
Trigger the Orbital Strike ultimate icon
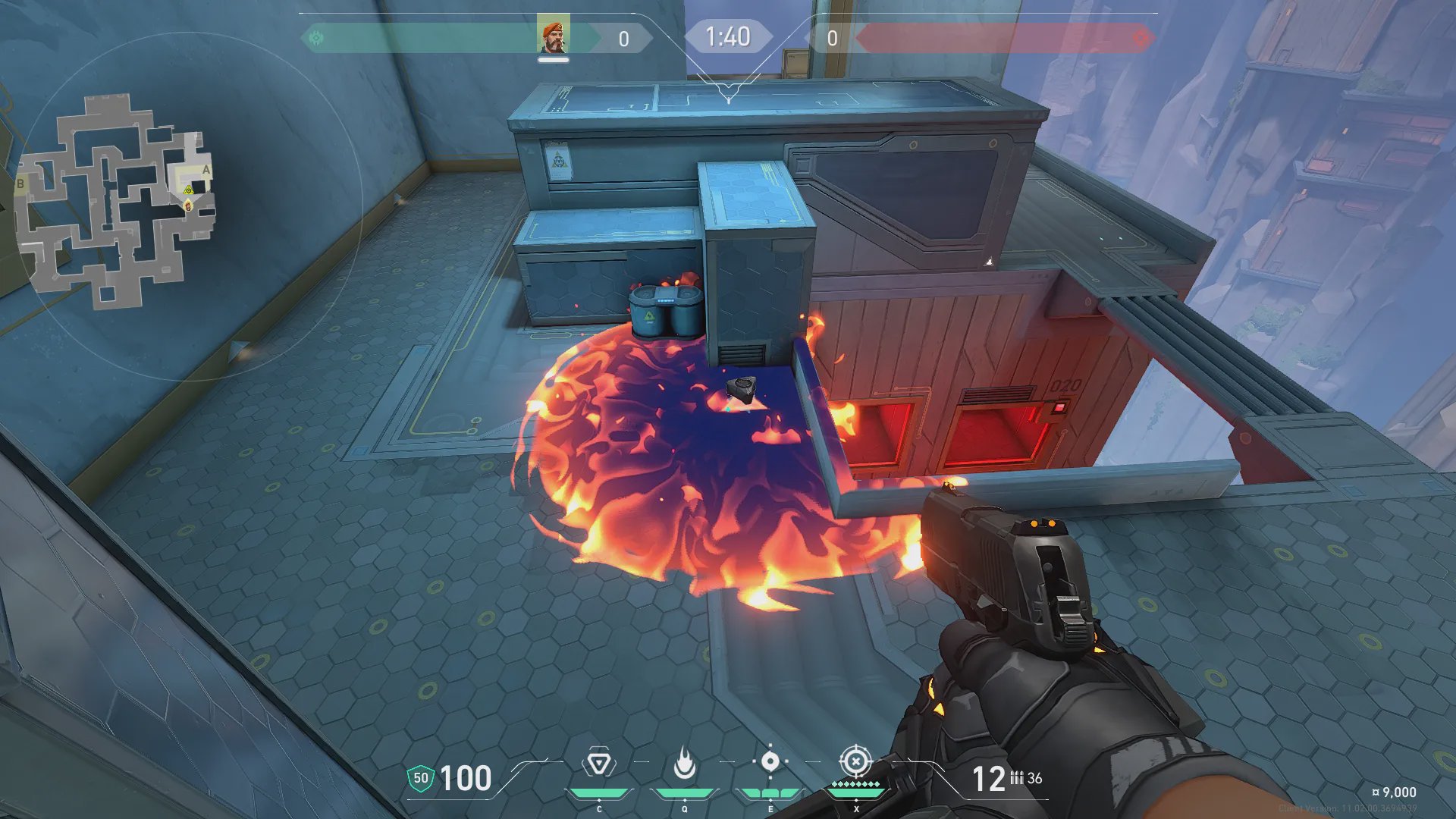tap(855, 761)
